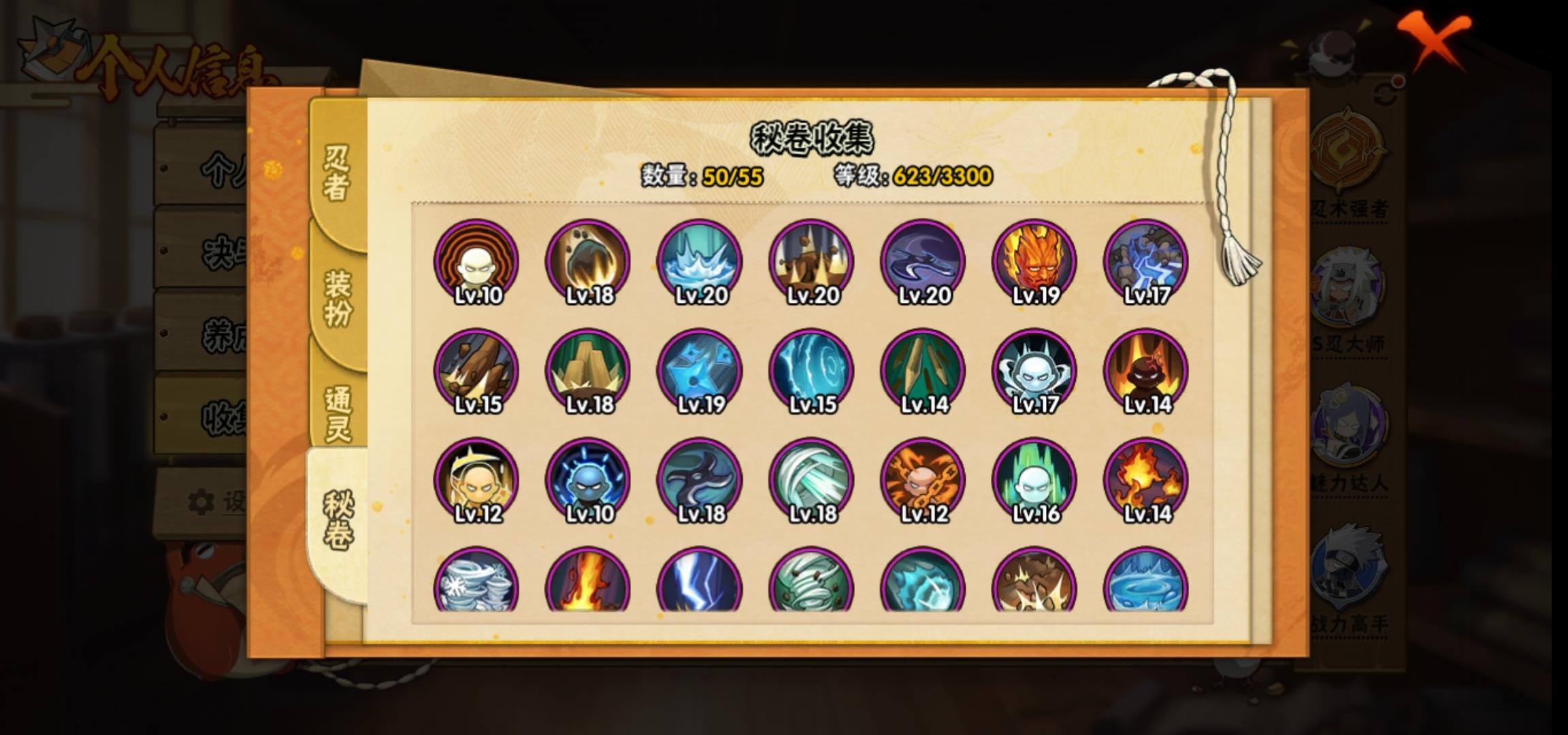
Task: Open the Lv.10 hypnotic rings figure scroll
Action: (x=476, y=262)
